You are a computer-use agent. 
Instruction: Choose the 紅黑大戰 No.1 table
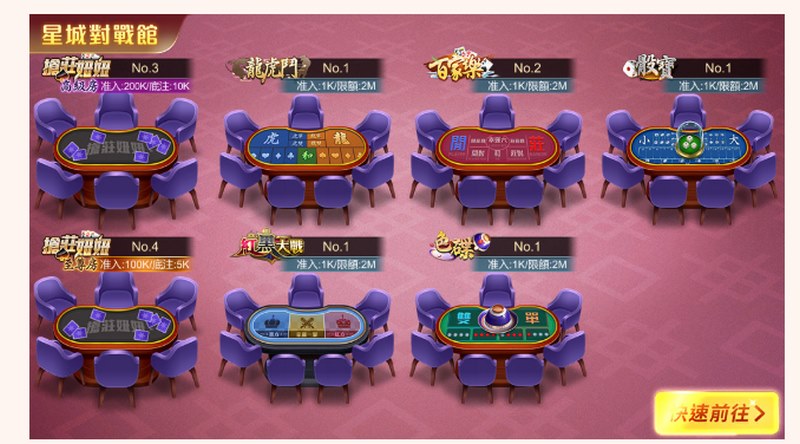[307, 323]
